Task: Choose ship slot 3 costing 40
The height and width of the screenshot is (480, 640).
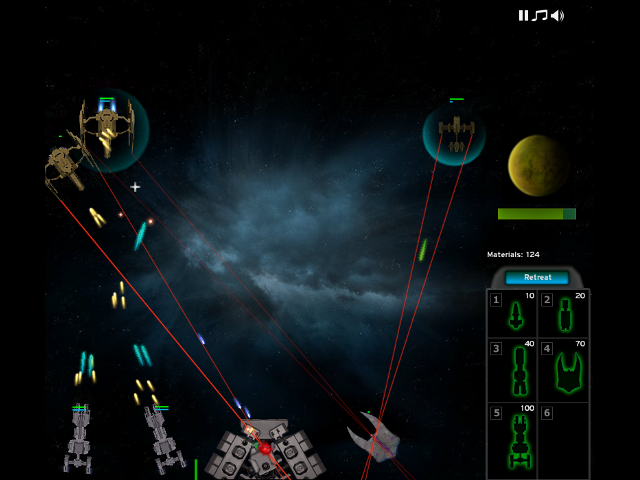Action: click(514, 365)
